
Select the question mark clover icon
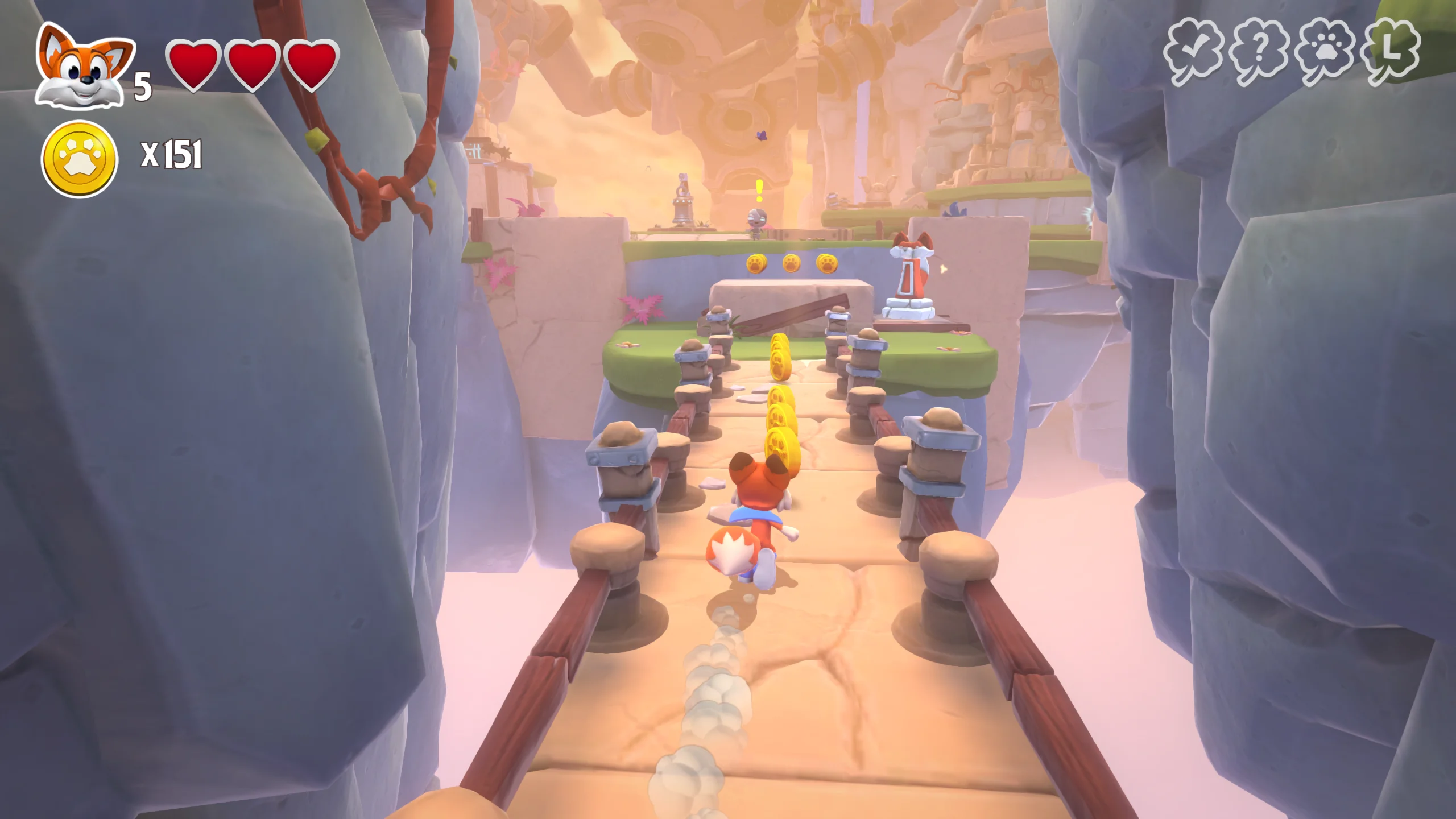(x=1259, y=52)
